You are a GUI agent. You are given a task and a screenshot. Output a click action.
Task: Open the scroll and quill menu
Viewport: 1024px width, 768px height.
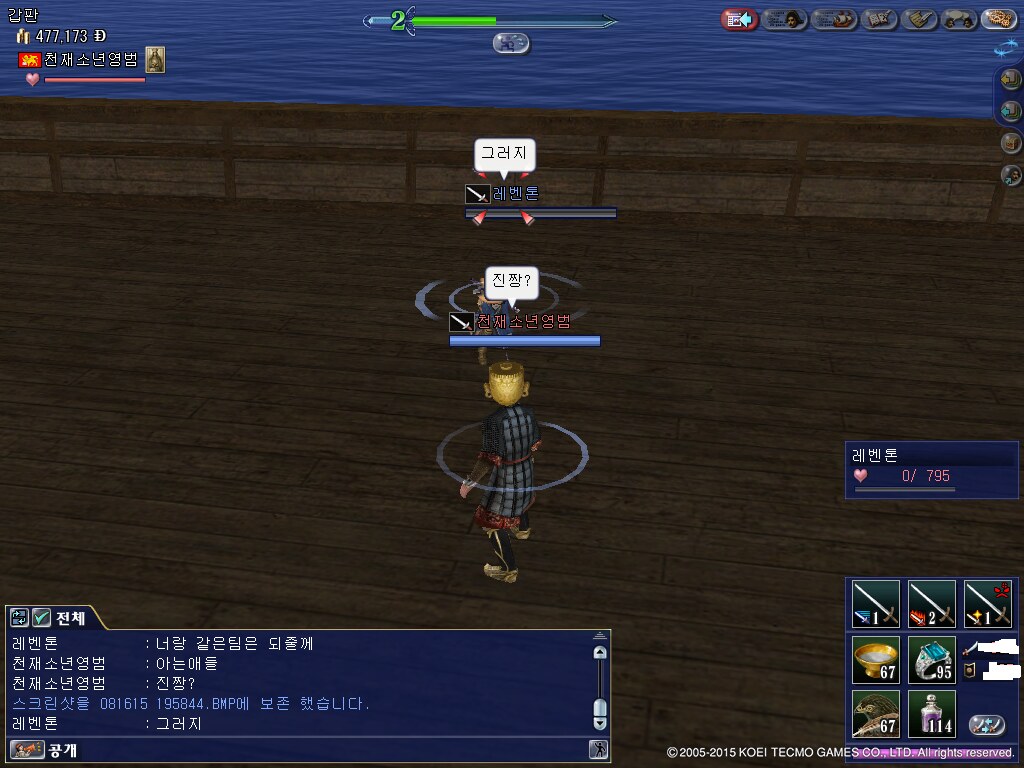(918, 19)
